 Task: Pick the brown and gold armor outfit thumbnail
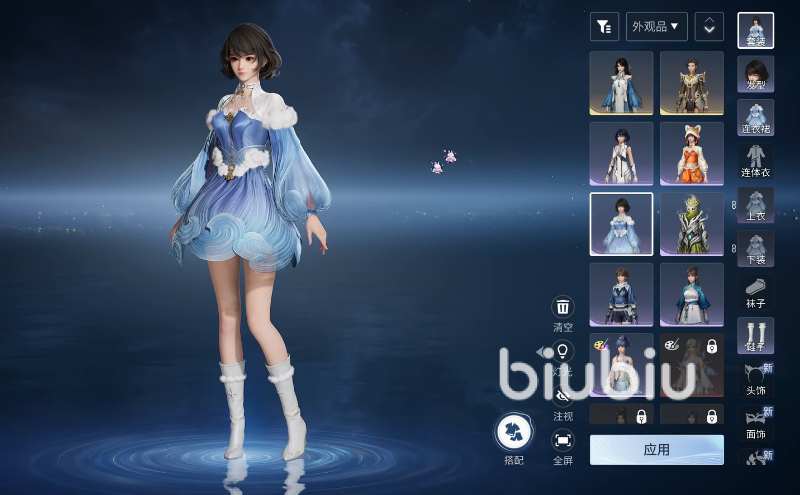click(x=692, y=83)
